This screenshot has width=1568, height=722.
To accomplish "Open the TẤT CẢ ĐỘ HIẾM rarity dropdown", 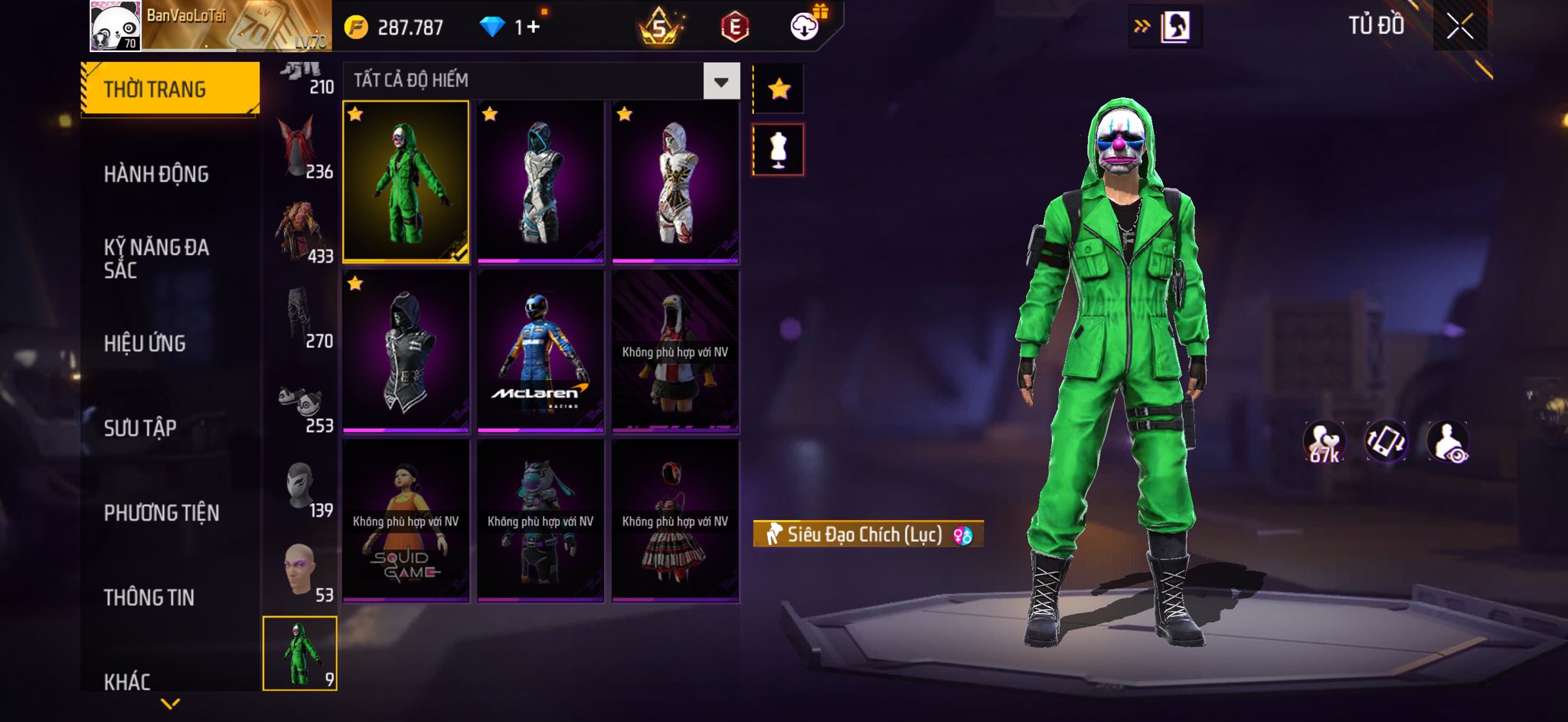I will (x=720, y=81).
